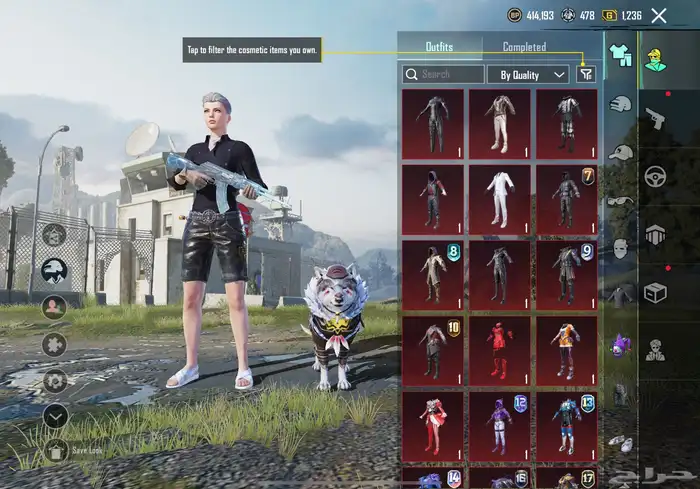The width and height of the screenshot is (700, 489).
Task: Open the pistol weapons category
Action: click(655, 118)
